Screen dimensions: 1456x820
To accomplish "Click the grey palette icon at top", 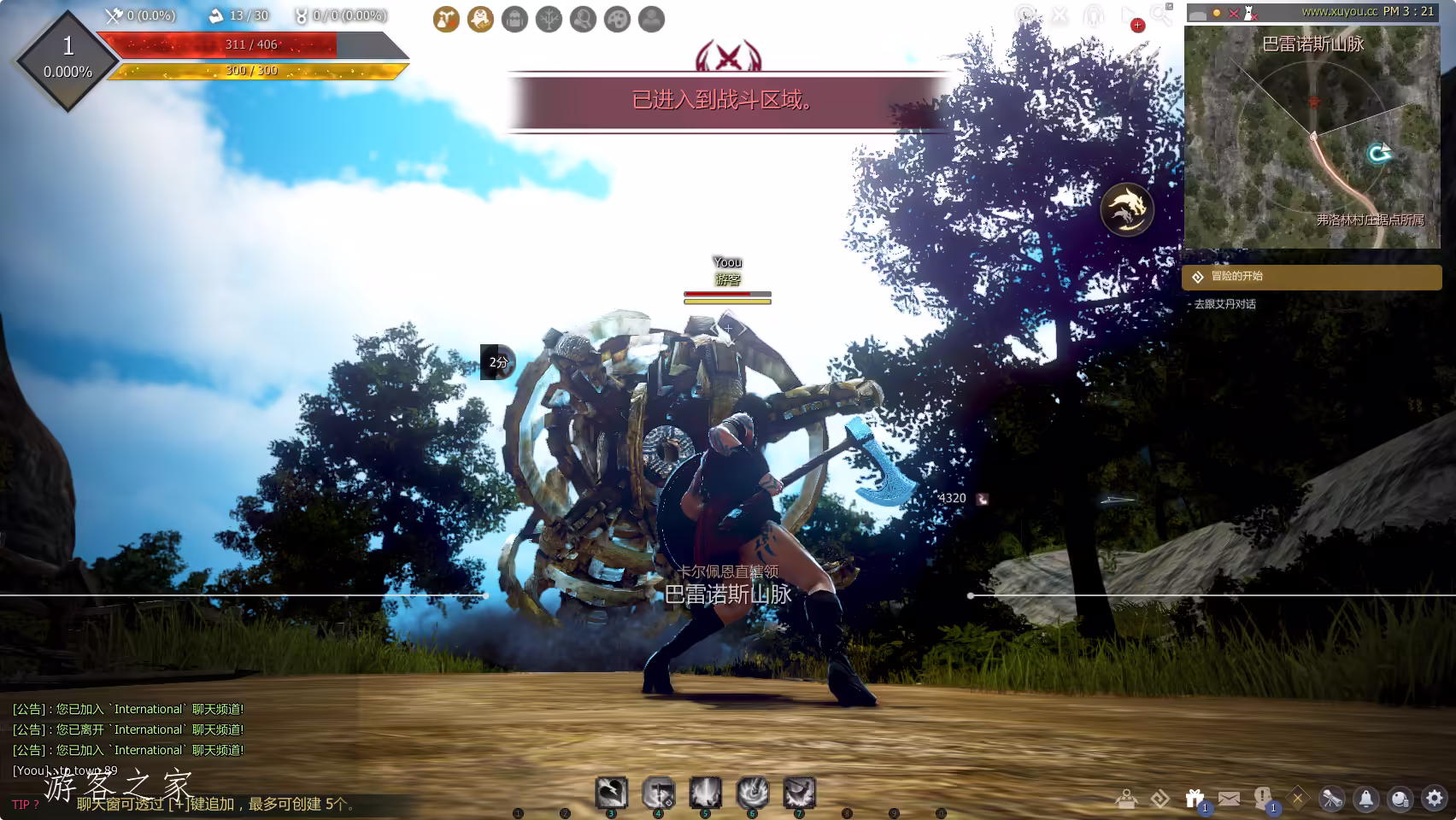I will [x=617, y=19].
